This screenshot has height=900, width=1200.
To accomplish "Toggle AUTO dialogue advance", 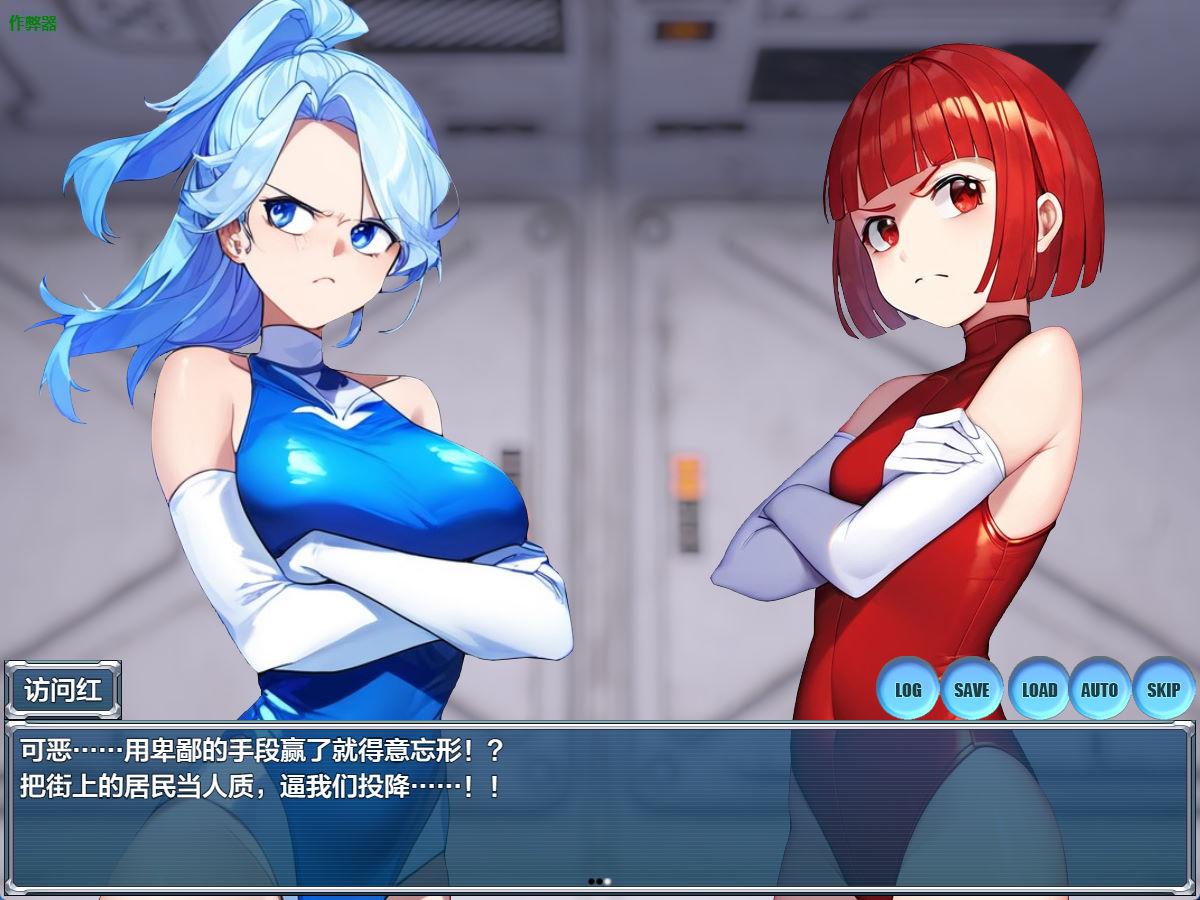I will pyautogui.click(x=1099, y=689).
